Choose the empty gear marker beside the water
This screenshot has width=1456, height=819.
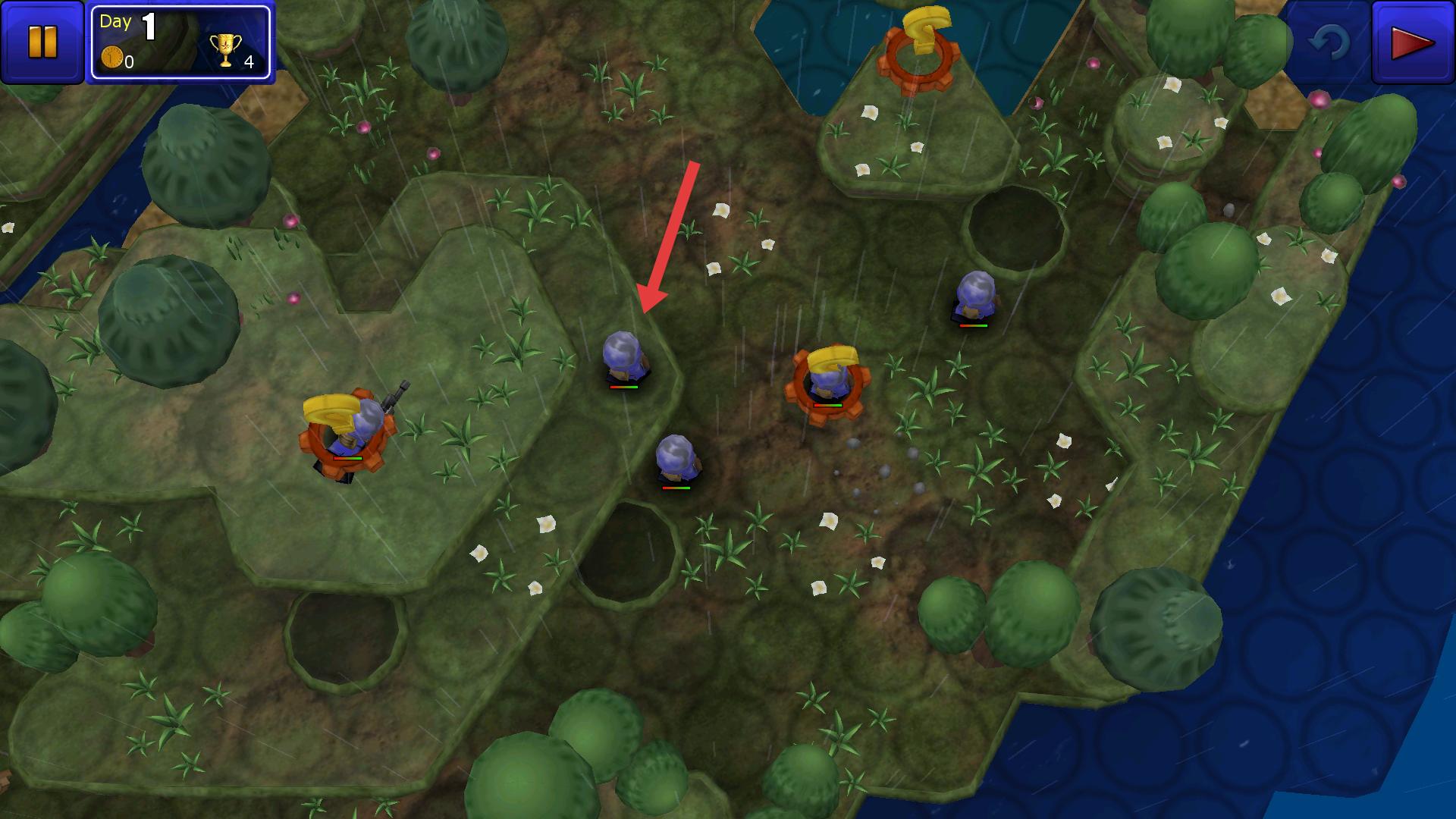click(918, 55)
